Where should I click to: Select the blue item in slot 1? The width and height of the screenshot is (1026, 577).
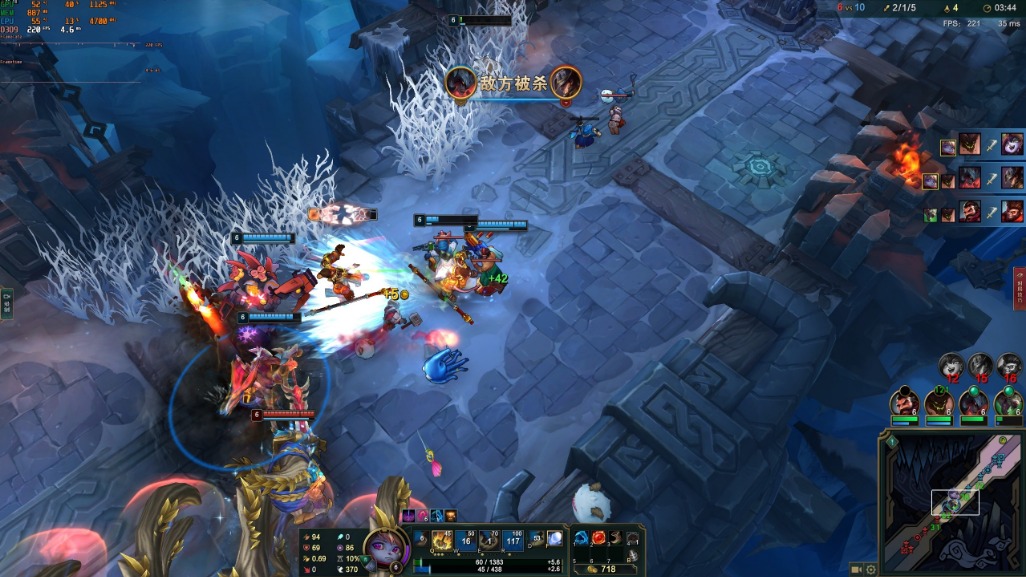click(581, 538)
